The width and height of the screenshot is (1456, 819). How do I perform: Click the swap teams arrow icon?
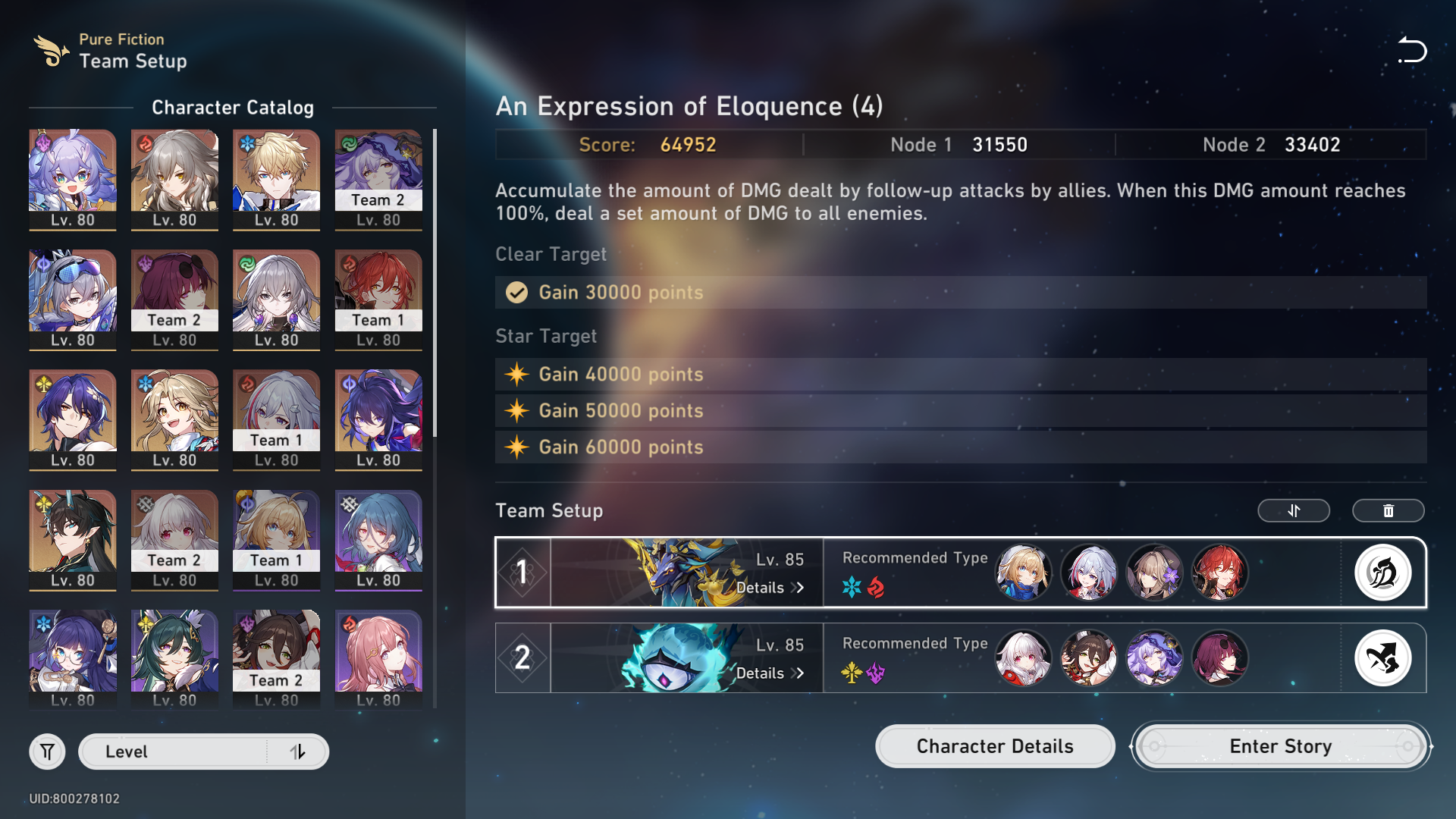[1293, 510]
